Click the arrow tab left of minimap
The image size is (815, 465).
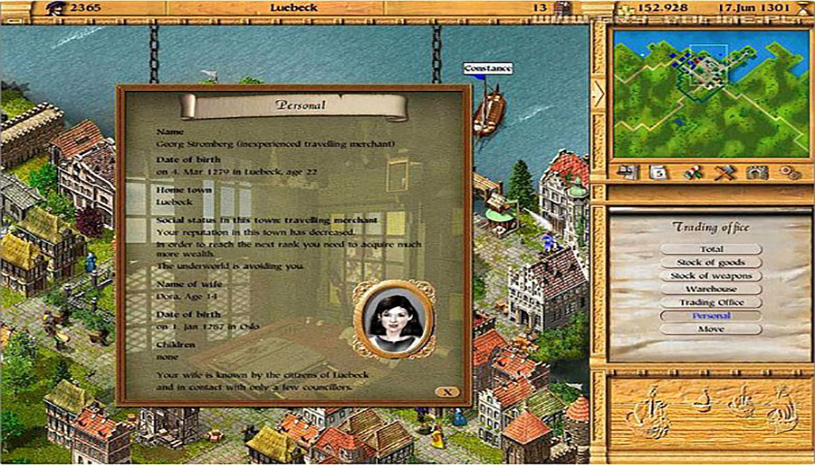click(599, 94)
